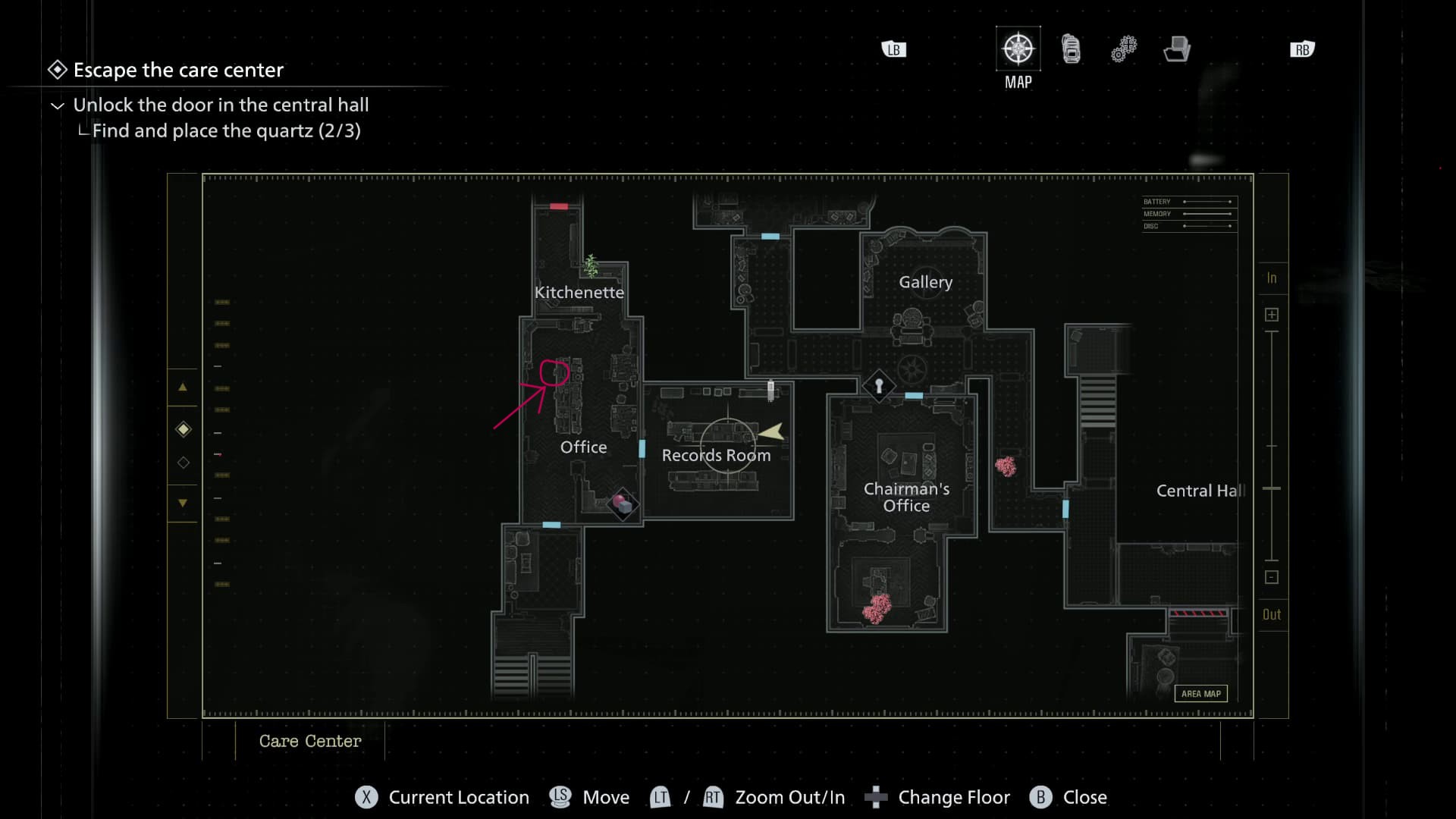Screen dimensions: 1456x819
Task: Click the yellow player location arrow
Action: (x=772, y=432)
